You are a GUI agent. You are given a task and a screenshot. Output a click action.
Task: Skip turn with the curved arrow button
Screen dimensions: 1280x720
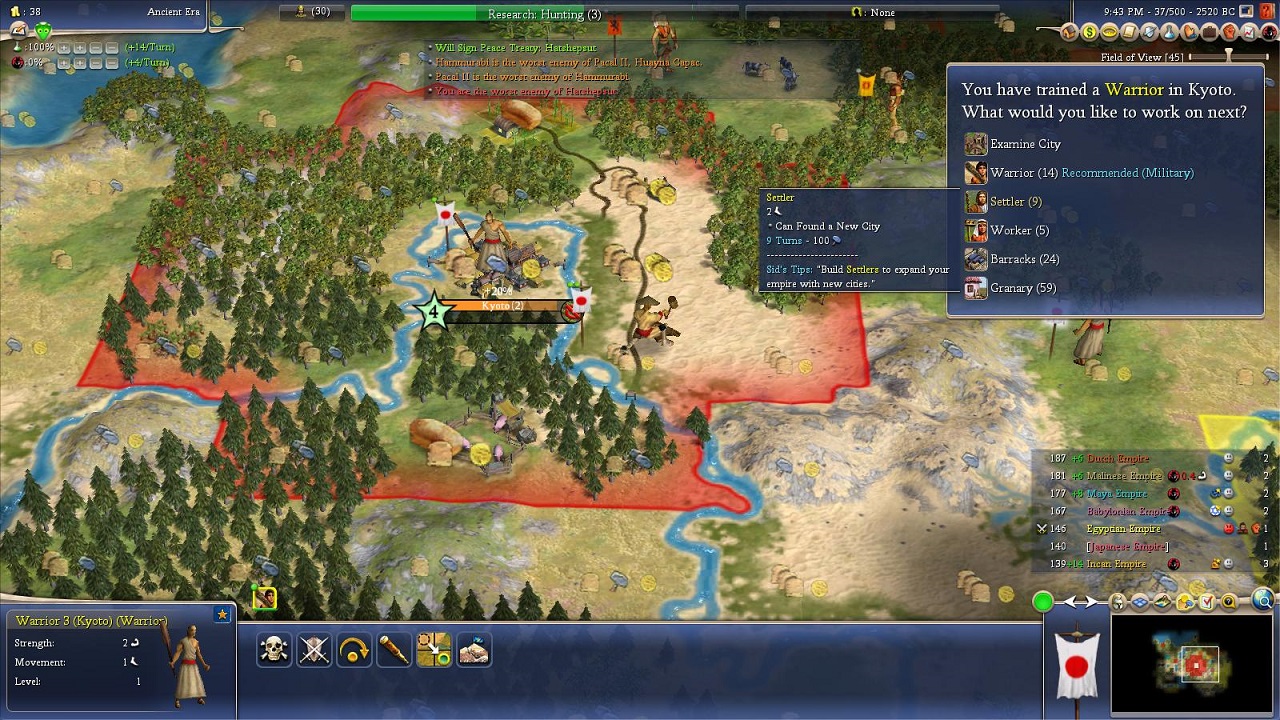tap(354, 650)
